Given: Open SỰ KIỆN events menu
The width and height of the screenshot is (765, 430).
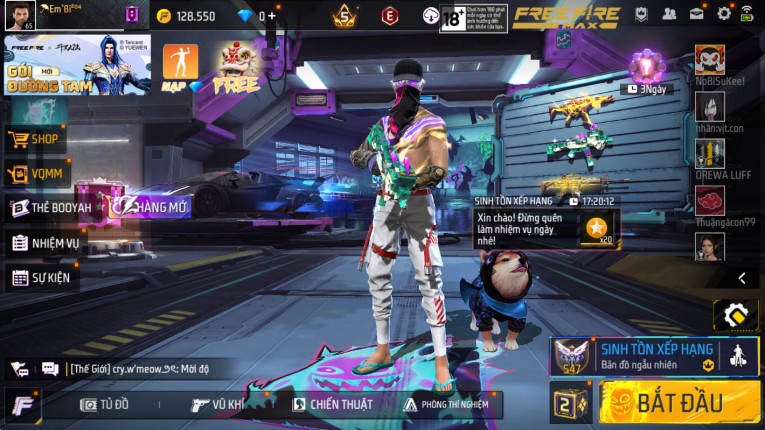Looking at the screenshot, I should (x=42, y=277).
